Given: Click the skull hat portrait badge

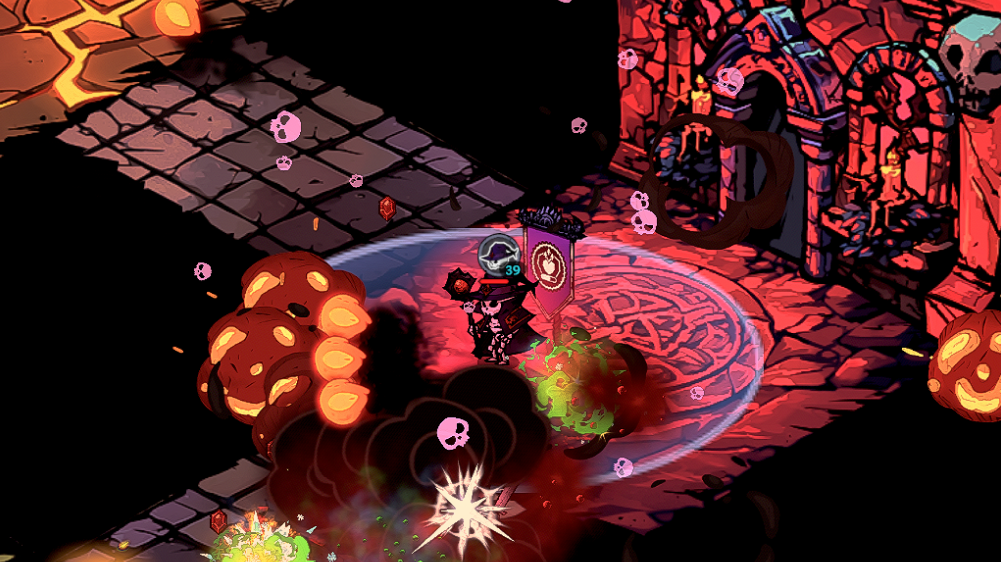Looking at the screenshot, I should pyautogui.click(x=496, y=253).
